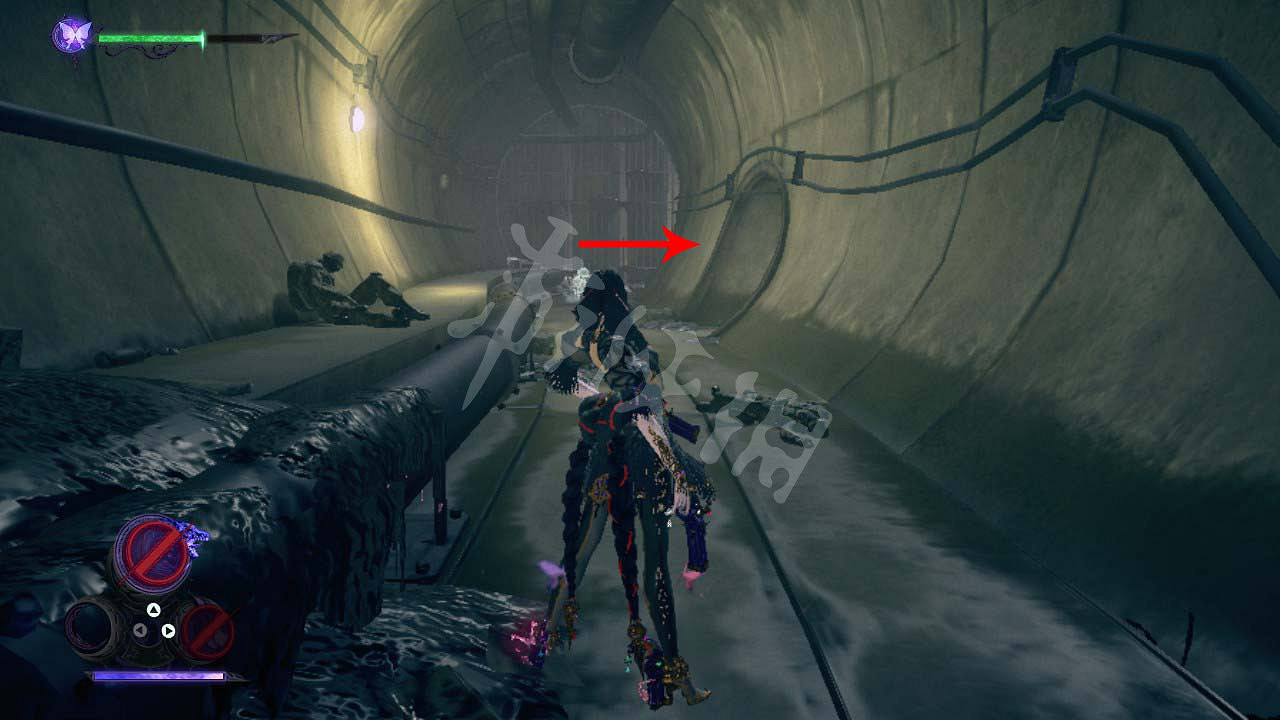Toggle the up d-pad arrow indicator
Image resolution: width=1280 pixels, height=720 pixels.
(x=153, y=608)
